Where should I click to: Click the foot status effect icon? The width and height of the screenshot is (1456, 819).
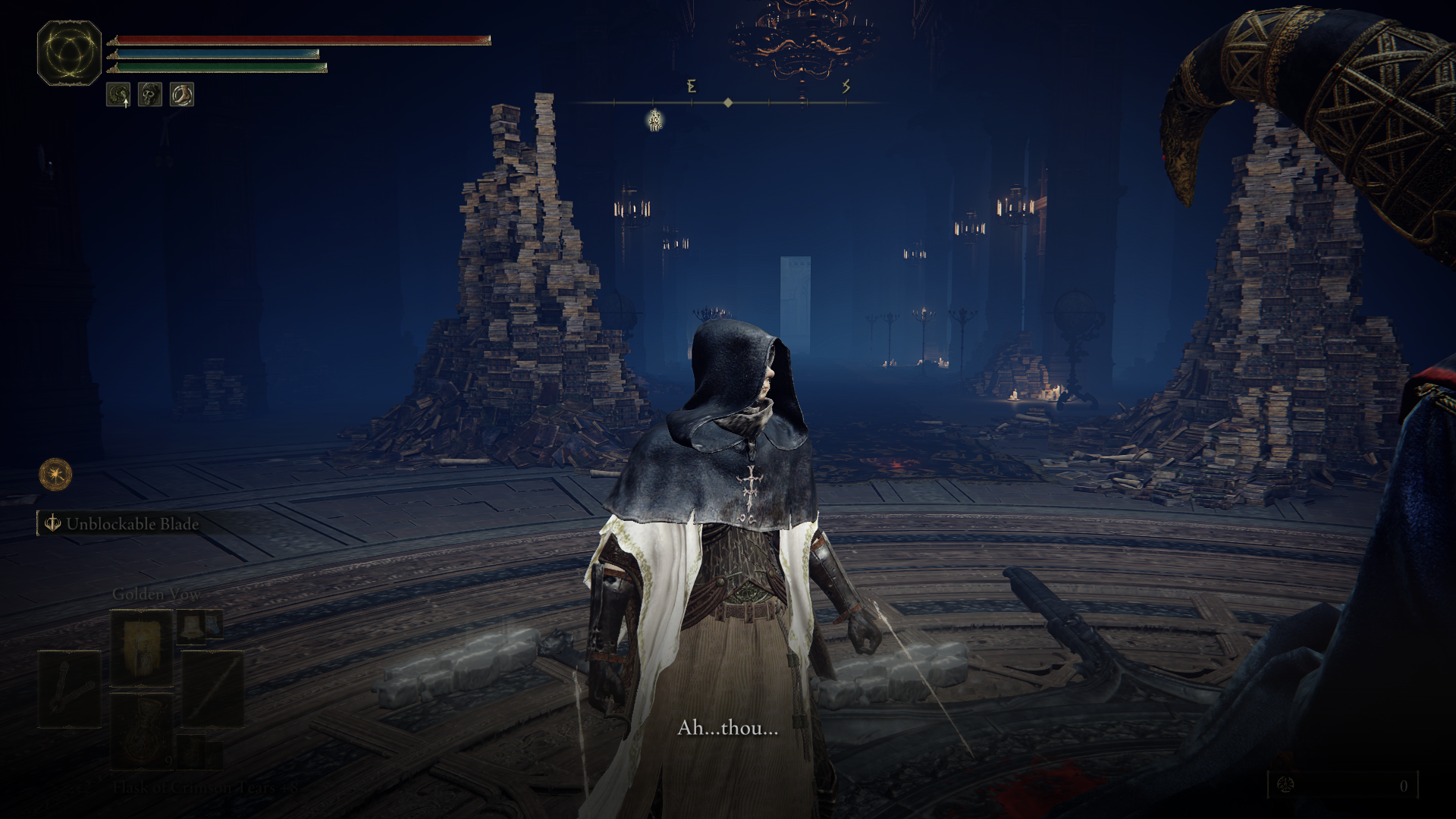tap(182, 95)
